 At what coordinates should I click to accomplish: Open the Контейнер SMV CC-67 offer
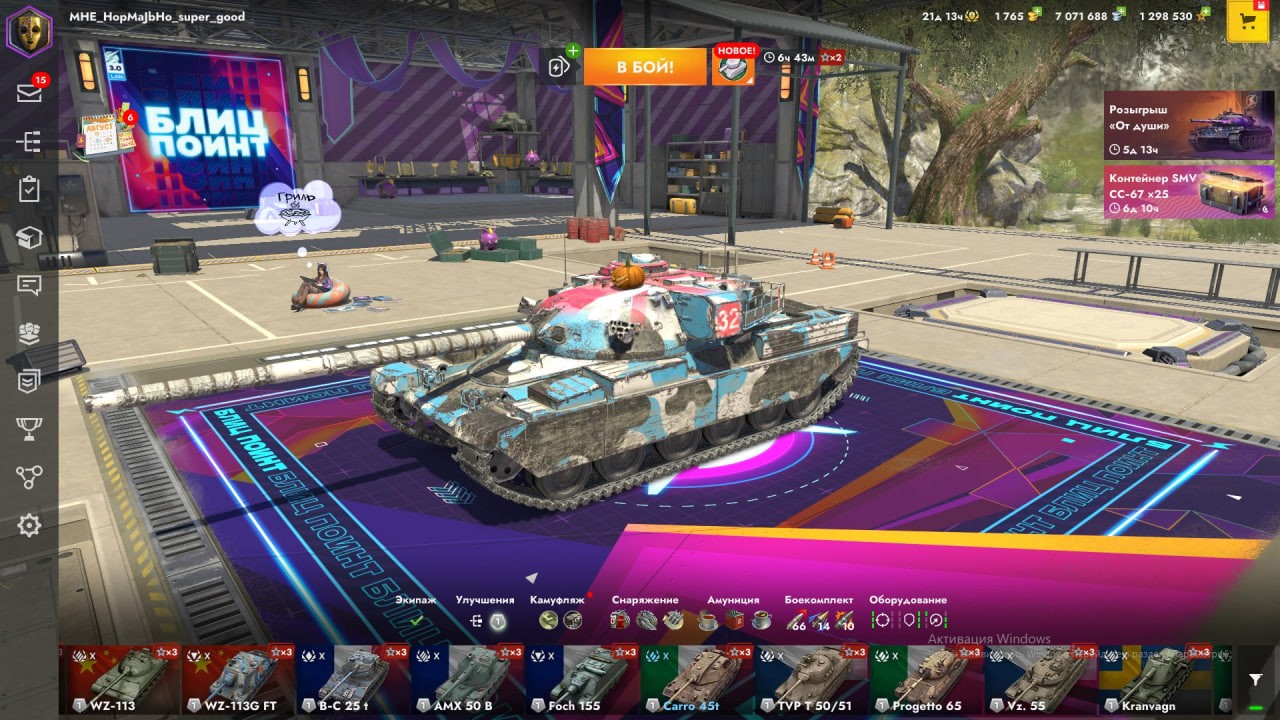[1188, 192]
